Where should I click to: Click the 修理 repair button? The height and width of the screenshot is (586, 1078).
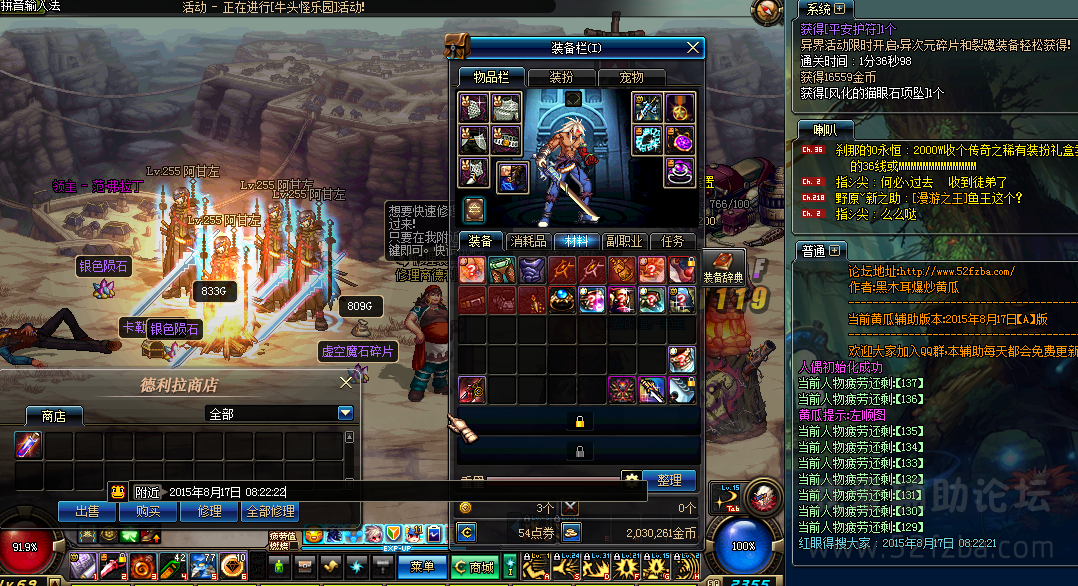point(209,511)
